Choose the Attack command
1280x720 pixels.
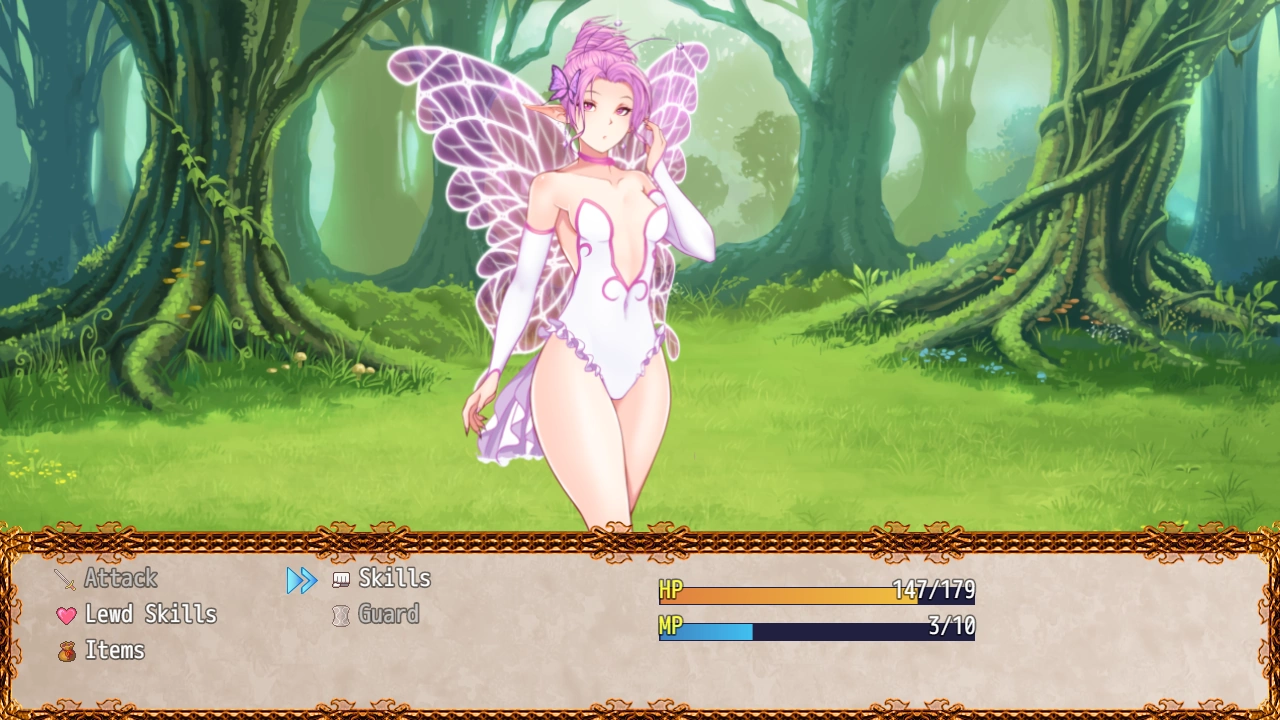click(120, 578)
